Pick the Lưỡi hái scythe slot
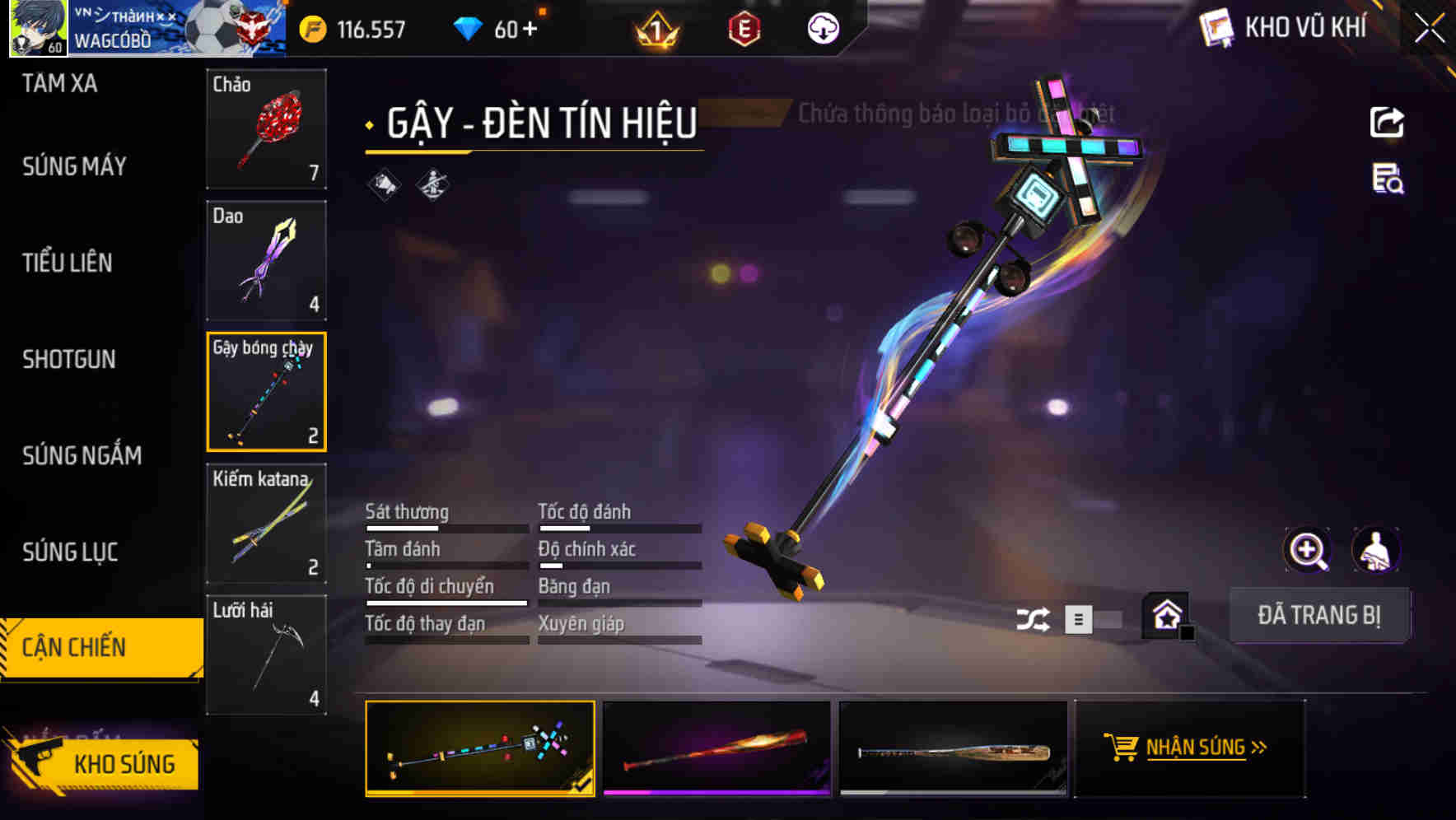 click(x=266, y=655)
